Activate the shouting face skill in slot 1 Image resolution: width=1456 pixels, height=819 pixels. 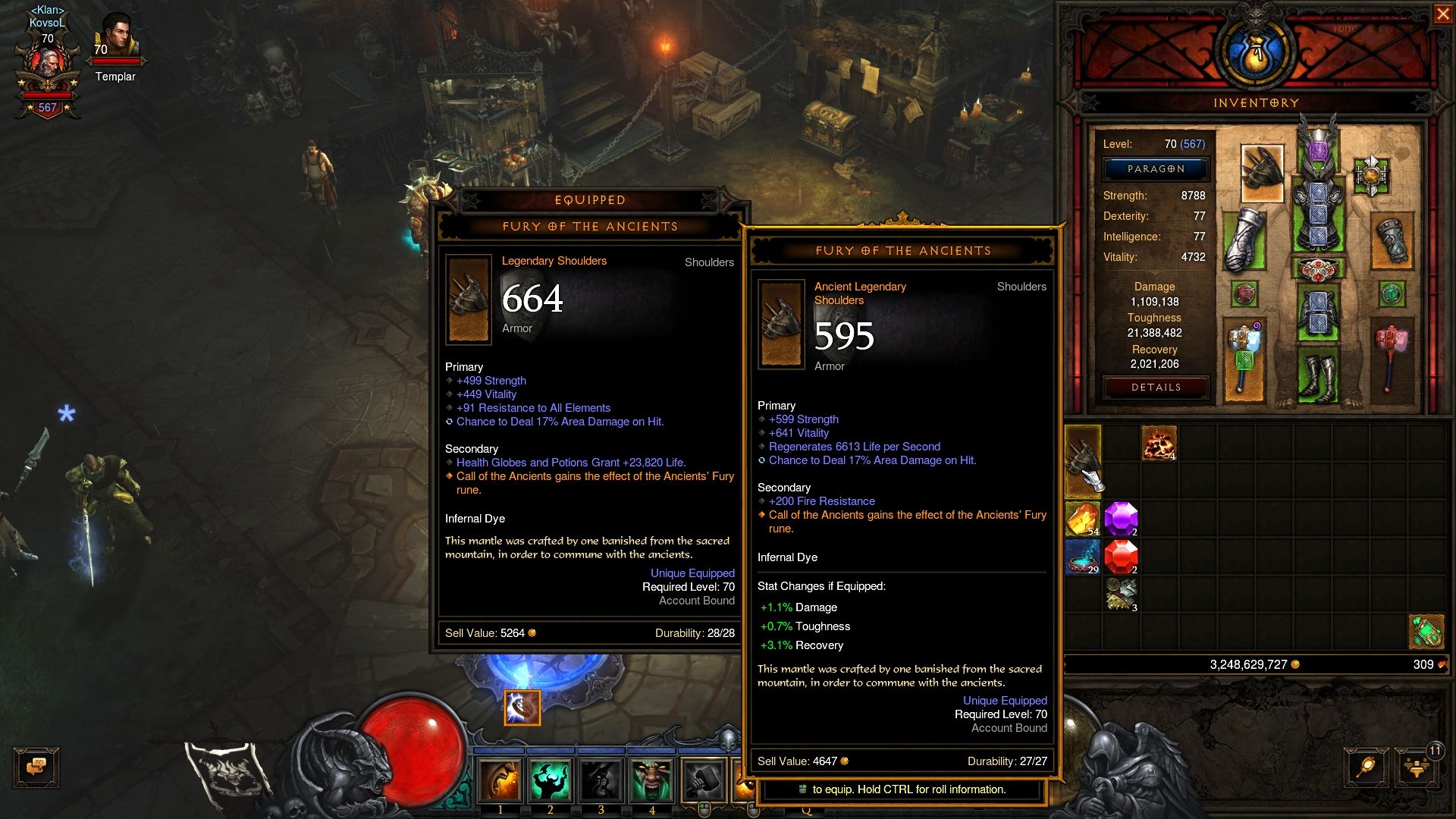point(500,780)
